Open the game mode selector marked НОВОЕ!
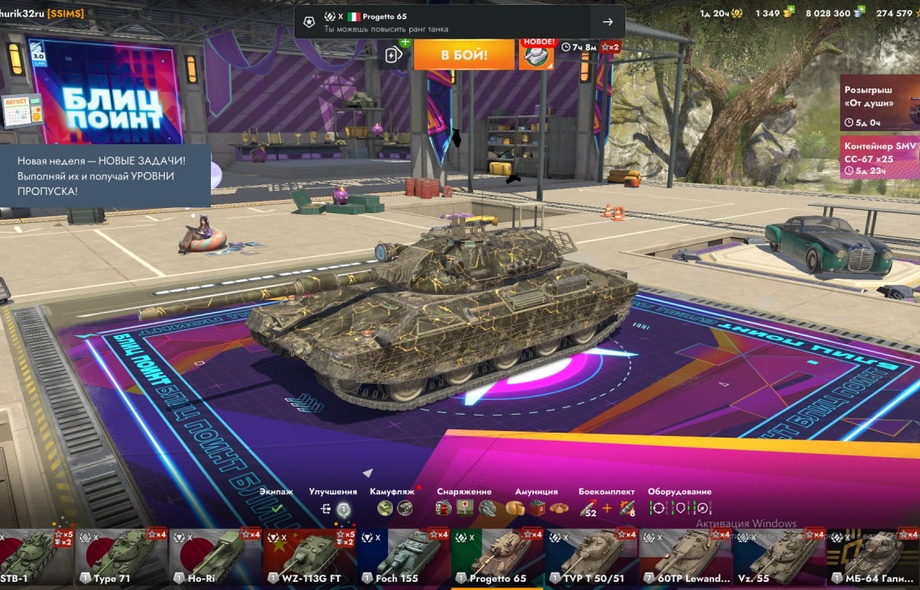920x590 pixels. point(537,54)
